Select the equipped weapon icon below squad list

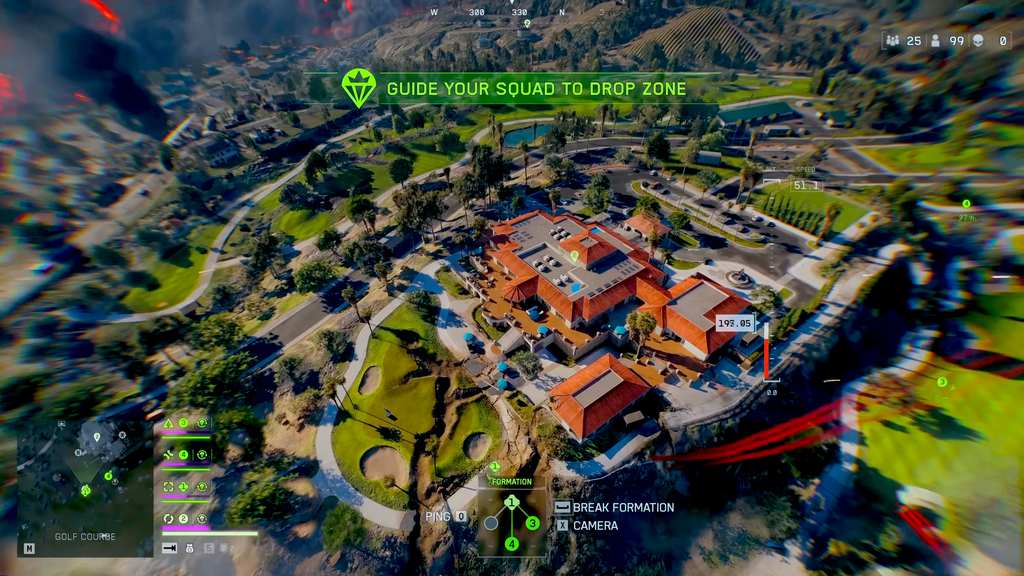click(x=170, y=548)
